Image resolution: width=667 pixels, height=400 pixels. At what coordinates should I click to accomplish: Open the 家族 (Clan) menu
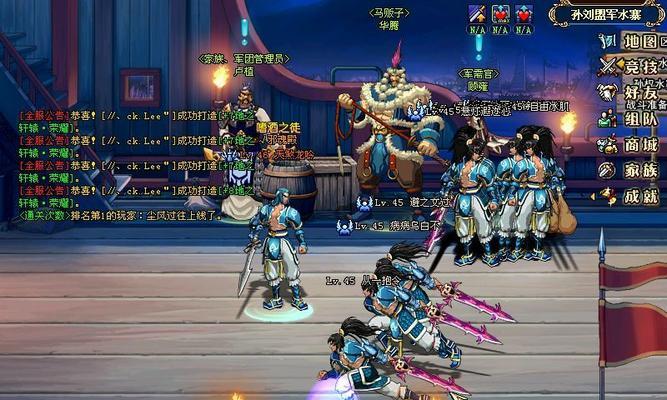pyautogui.click(x=633, y=170)
